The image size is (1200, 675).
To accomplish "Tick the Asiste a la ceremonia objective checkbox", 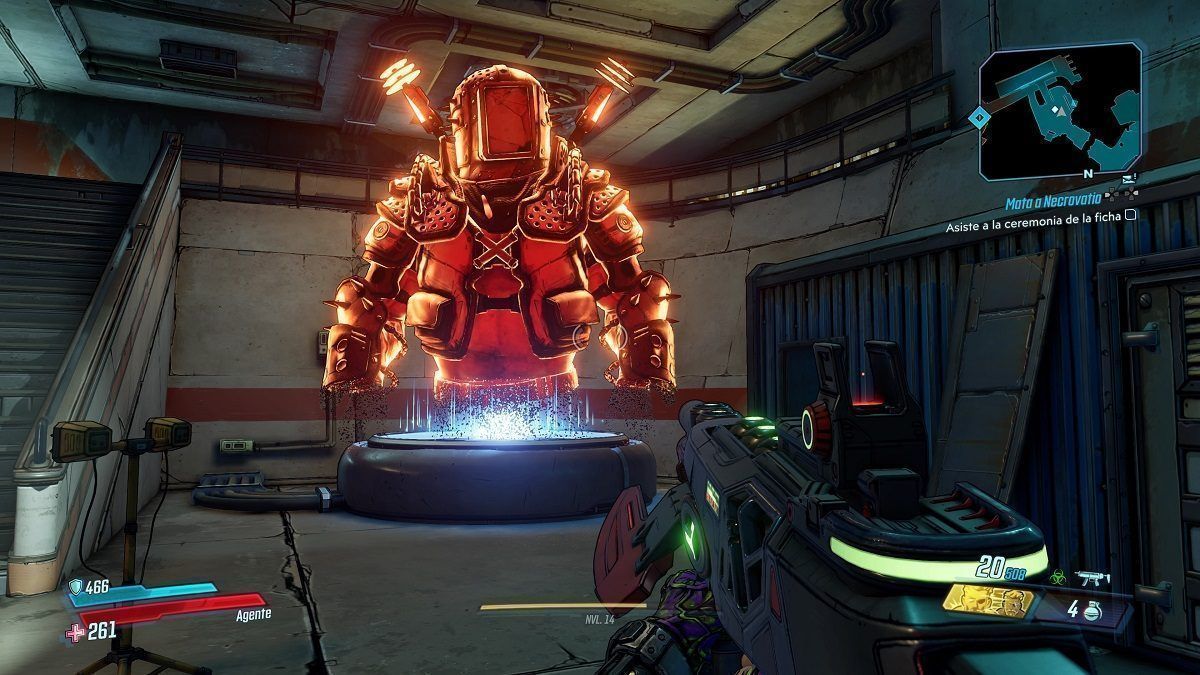I will coord(1130,214).
